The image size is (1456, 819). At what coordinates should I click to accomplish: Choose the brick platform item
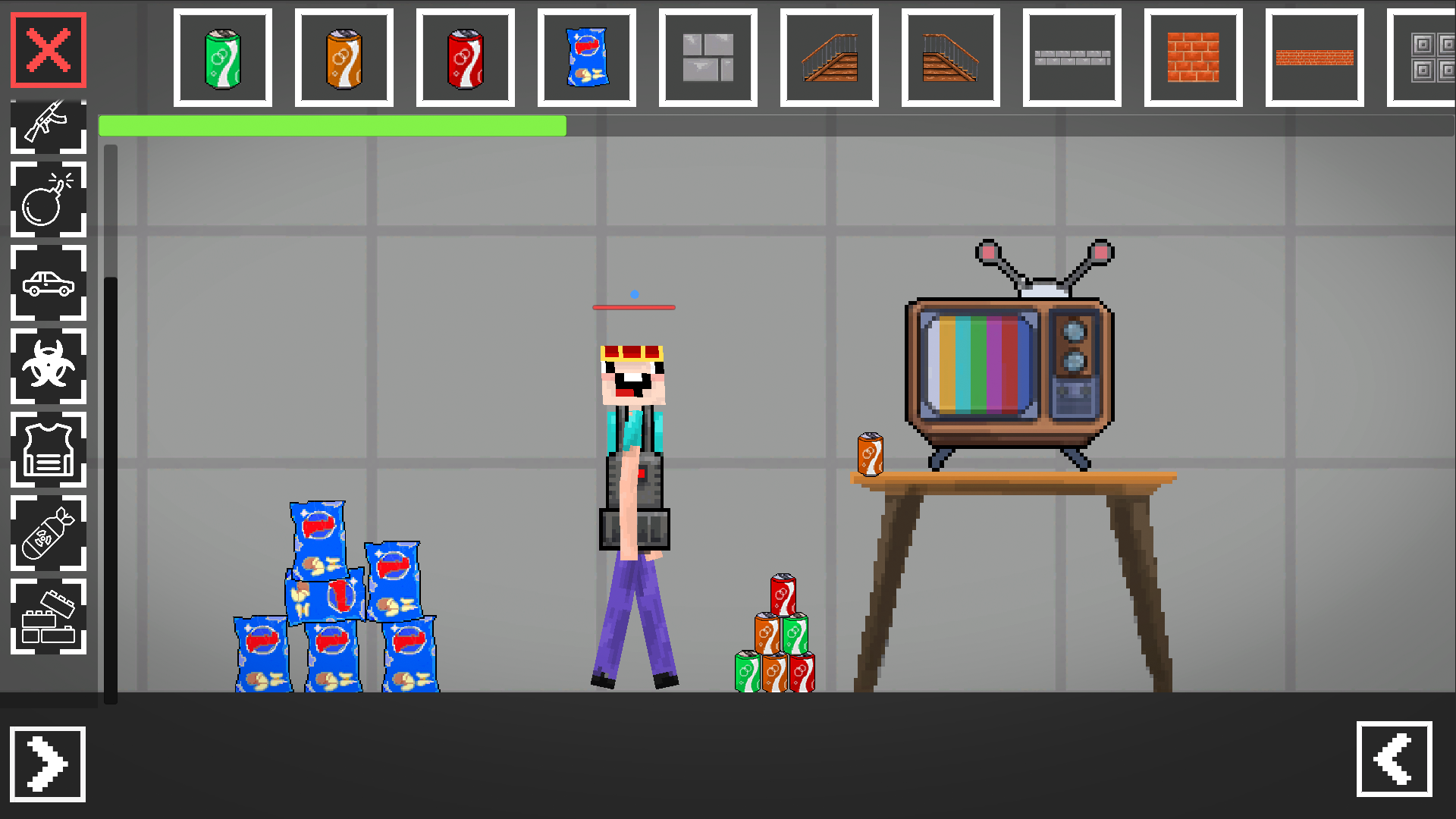[x=1316, y=56]
